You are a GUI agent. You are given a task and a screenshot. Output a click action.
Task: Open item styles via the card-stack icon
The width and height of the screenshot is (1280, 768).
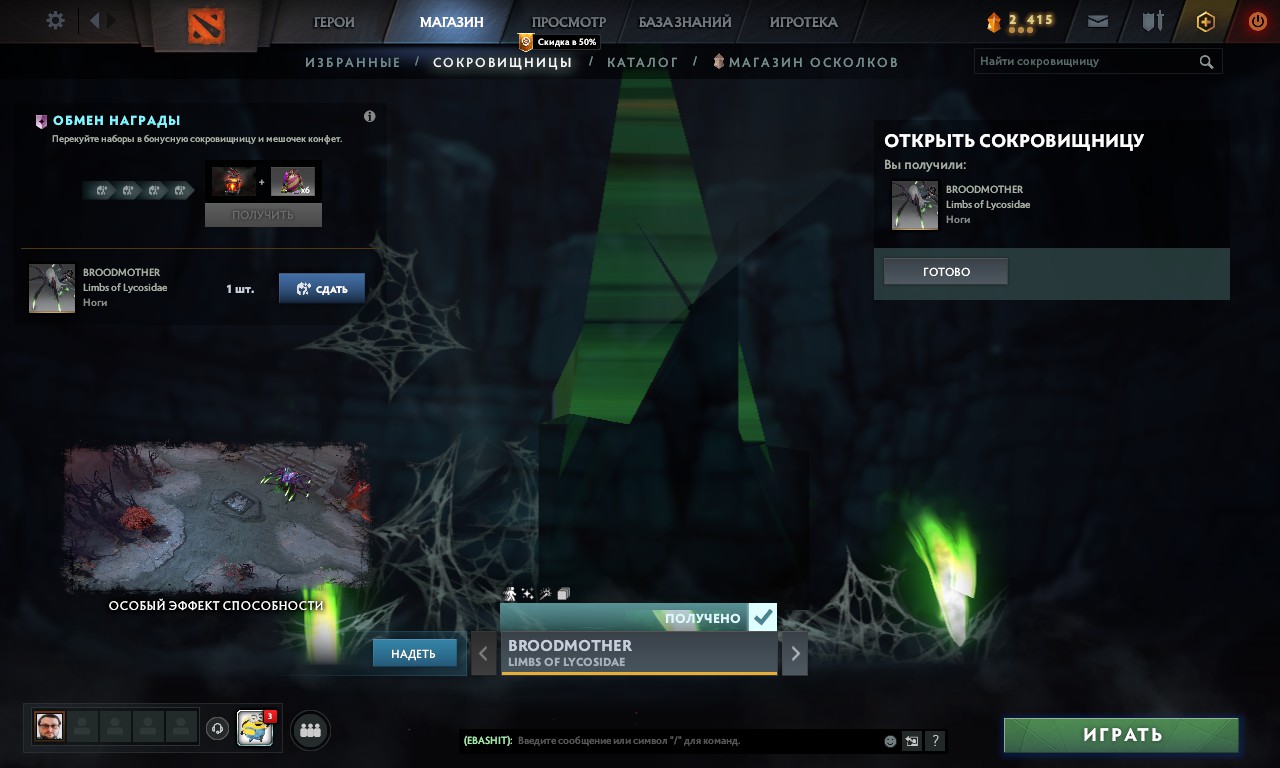pos(563,593)
